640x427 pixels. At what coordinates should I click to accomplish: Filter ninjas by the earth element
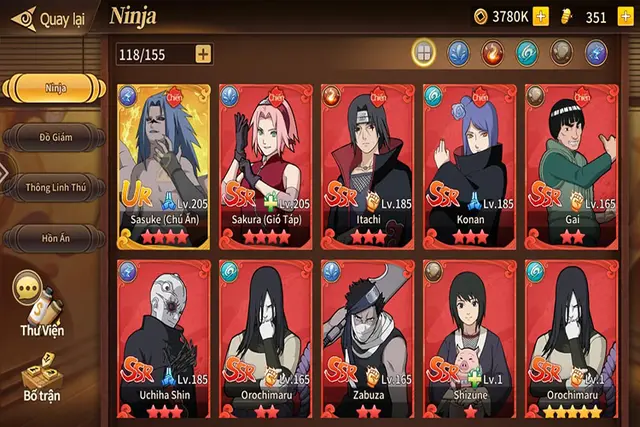pyautogui.click(x=561, y=53)
